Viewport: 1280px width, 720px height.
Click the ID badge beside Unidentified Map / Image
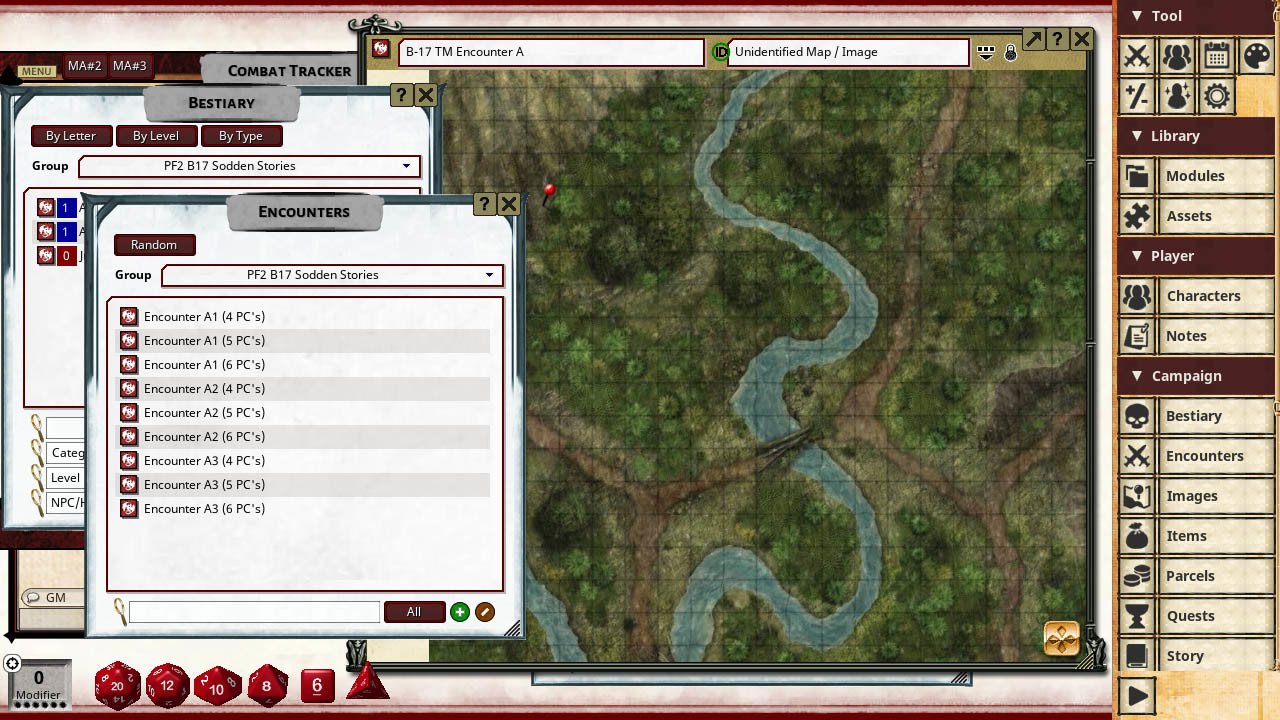721,52
